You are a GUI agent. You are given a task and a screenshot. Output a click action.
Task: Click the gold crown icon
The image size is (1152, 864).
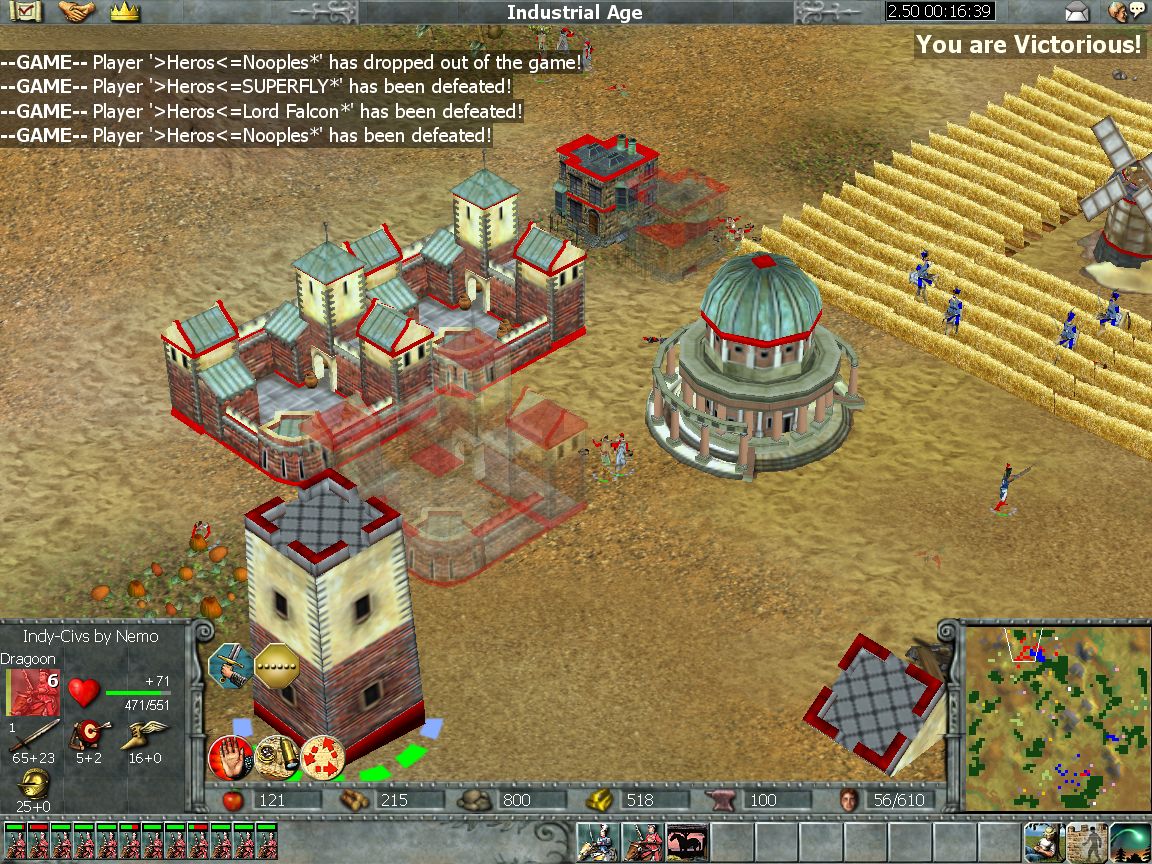click(124, 12)
